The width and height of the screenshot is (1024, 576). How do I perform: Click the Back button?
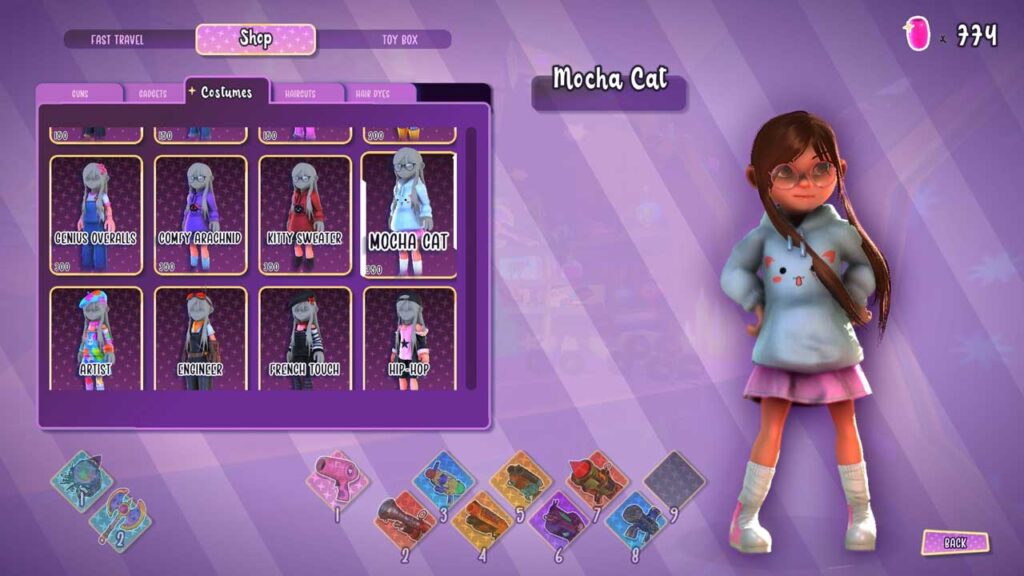click(x=954, y=542)
